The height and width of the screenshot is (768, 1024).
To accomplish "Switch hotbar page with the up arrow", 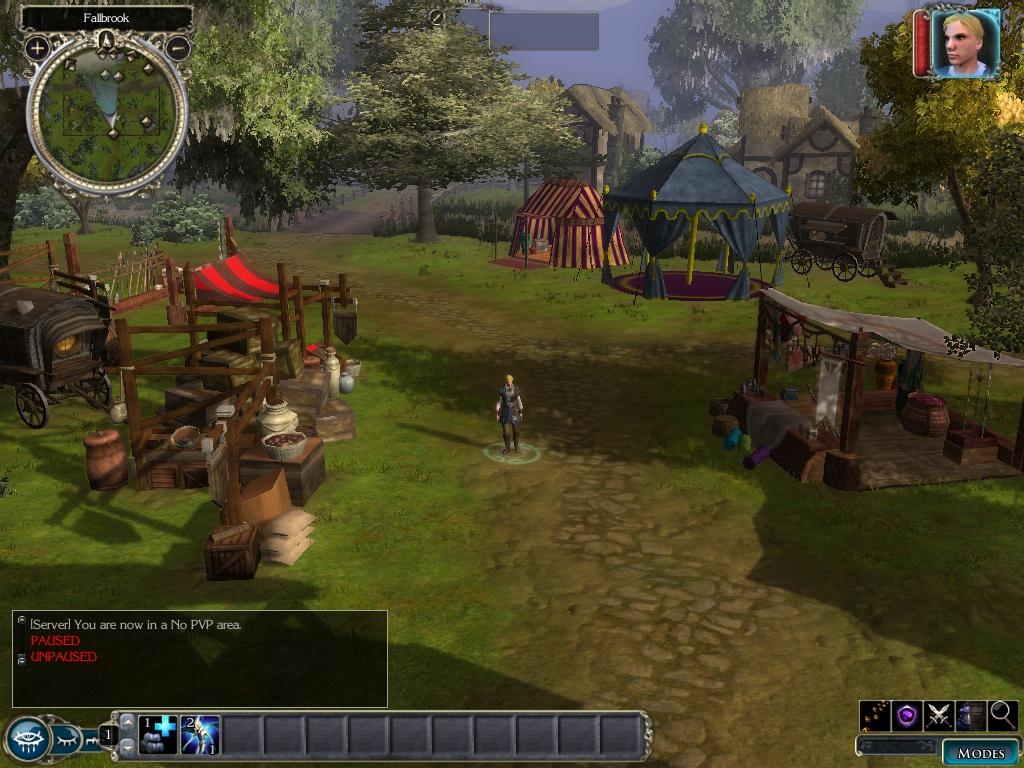I will tap(127, 723).
